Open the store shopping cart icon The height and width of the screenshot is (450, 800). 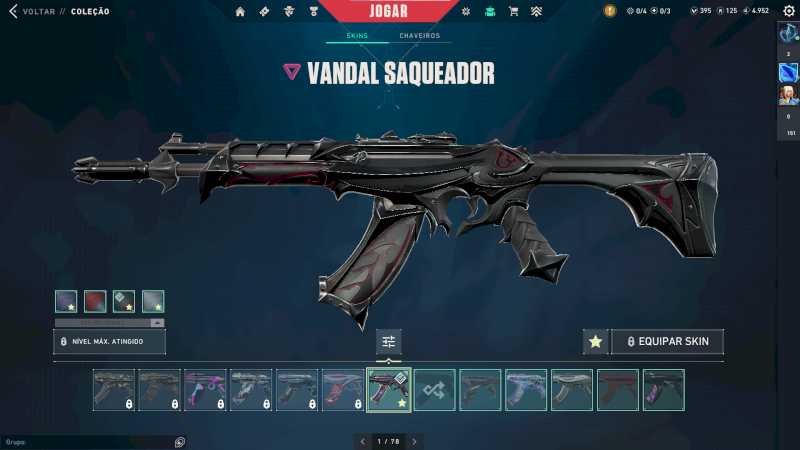513,12
